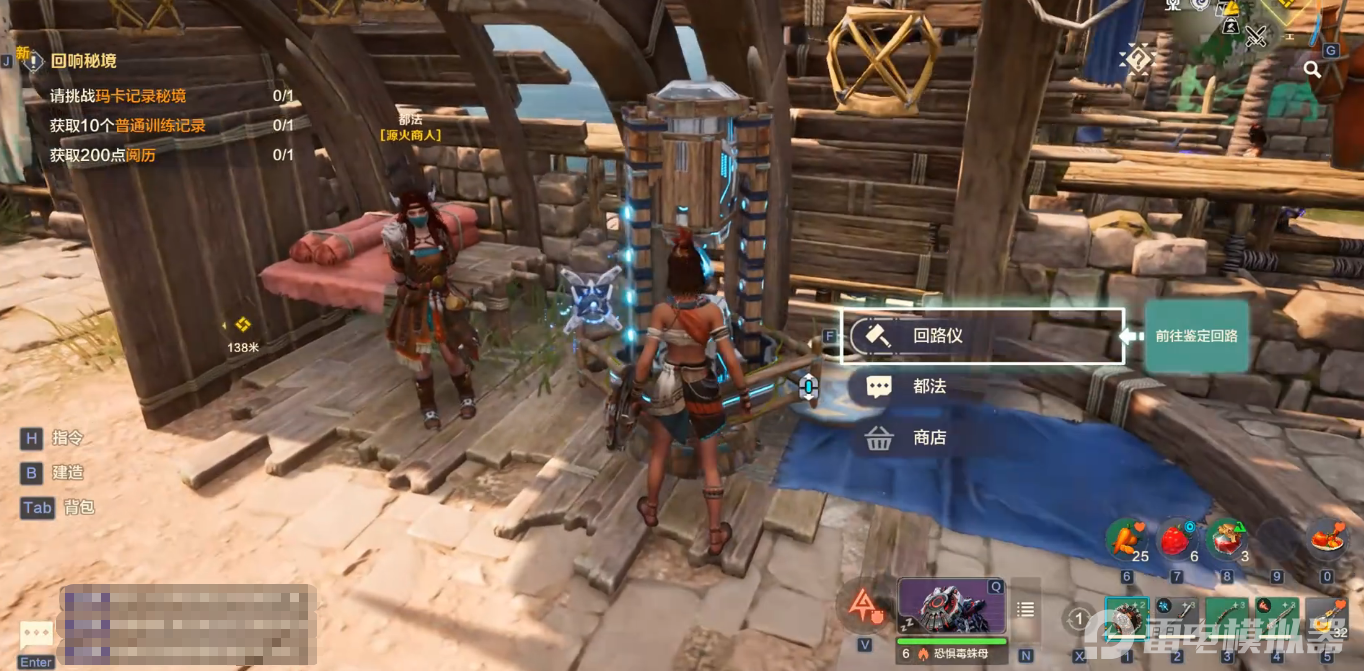Screen dimensions: 1364x671
Task: Select the red potion jar slot
Action: click(1225, 539)
